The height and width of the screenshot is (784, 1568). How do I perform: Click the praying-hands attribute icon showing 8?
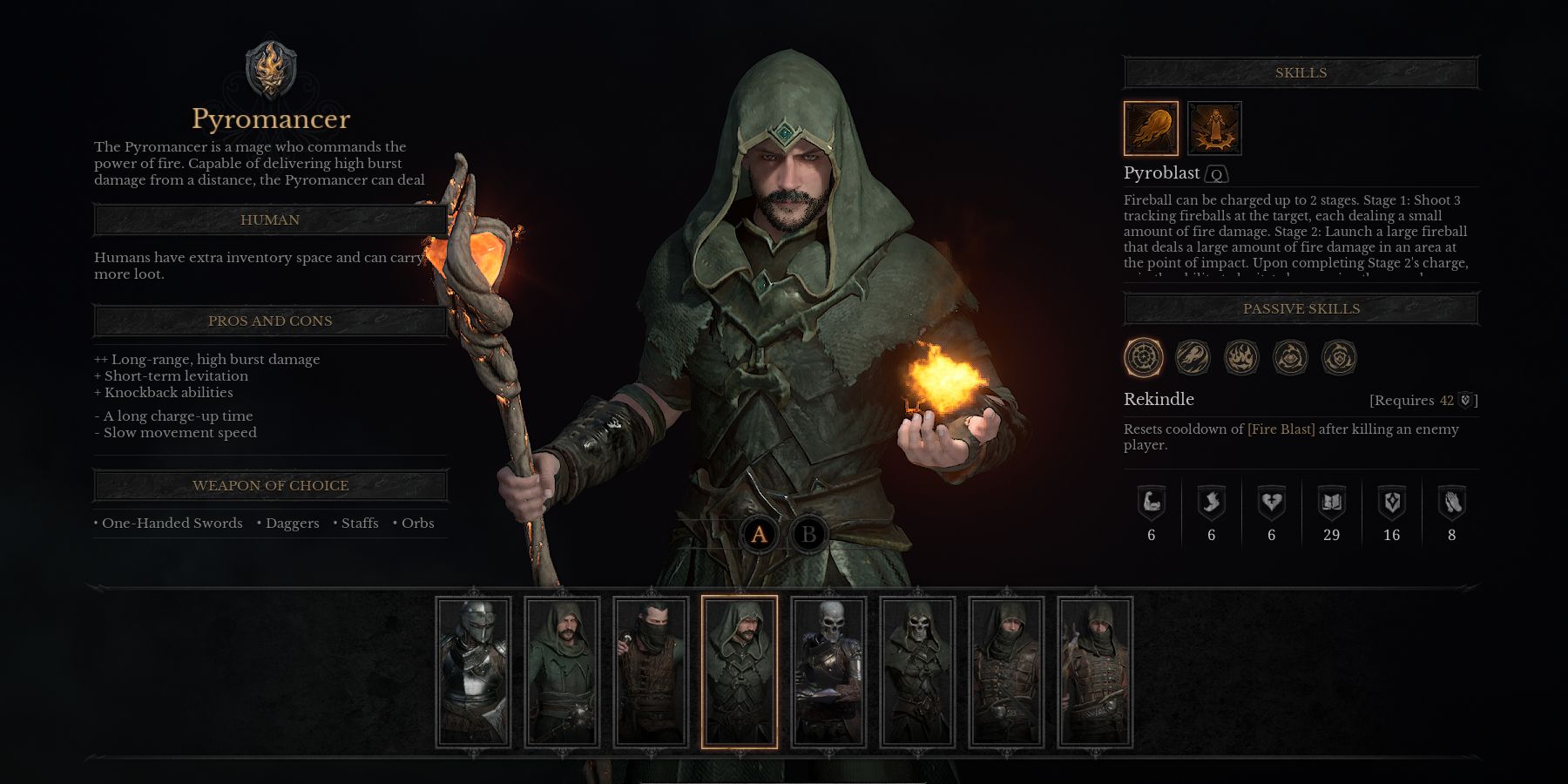click(1452, 499)
